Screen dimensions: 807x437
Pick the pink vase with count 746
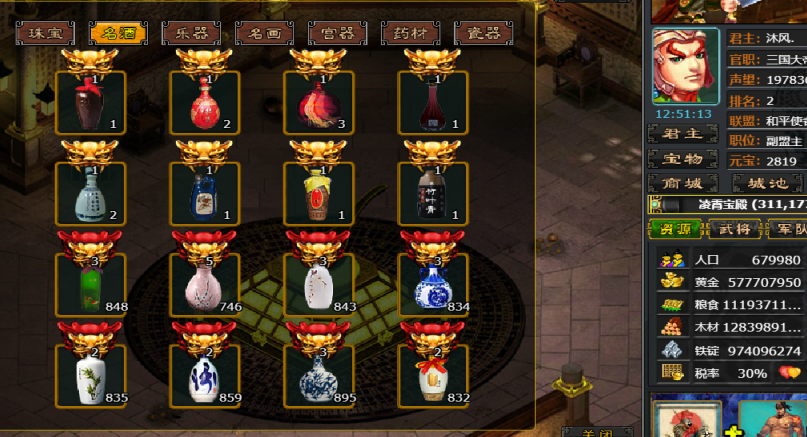point(205,286)
